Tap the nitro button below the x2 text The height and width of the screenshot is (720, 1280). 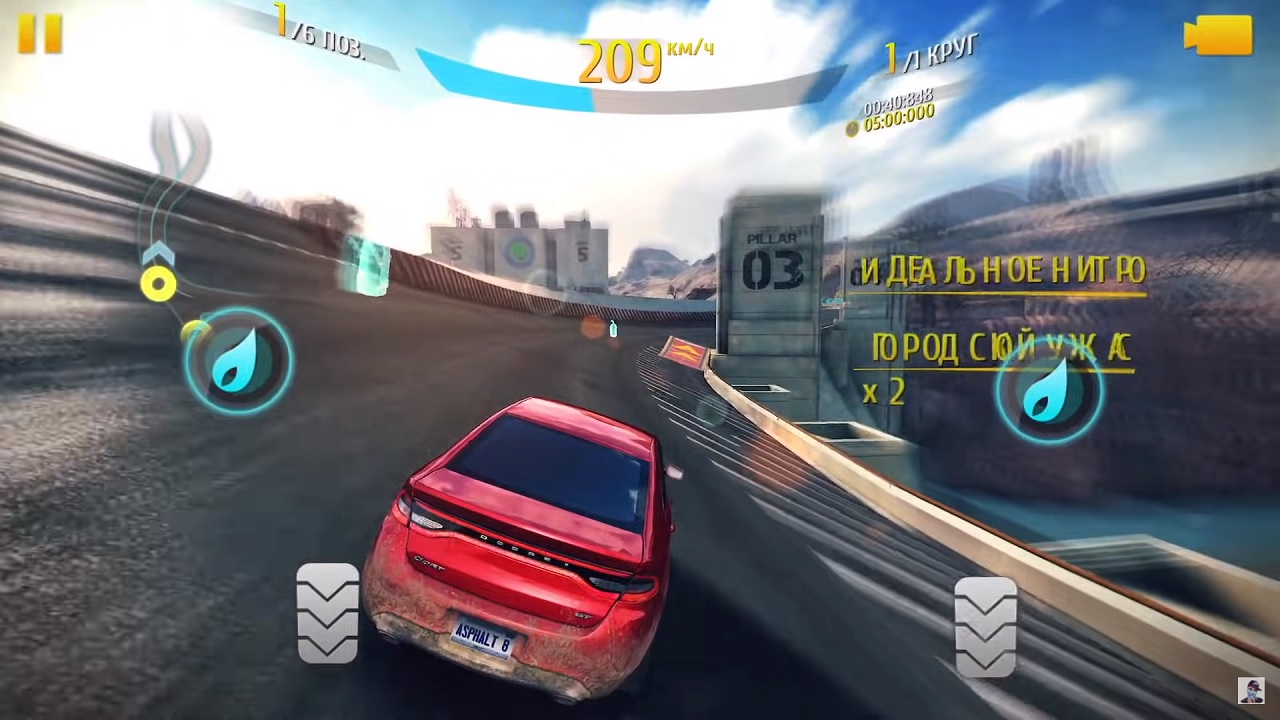point(1049,390)
